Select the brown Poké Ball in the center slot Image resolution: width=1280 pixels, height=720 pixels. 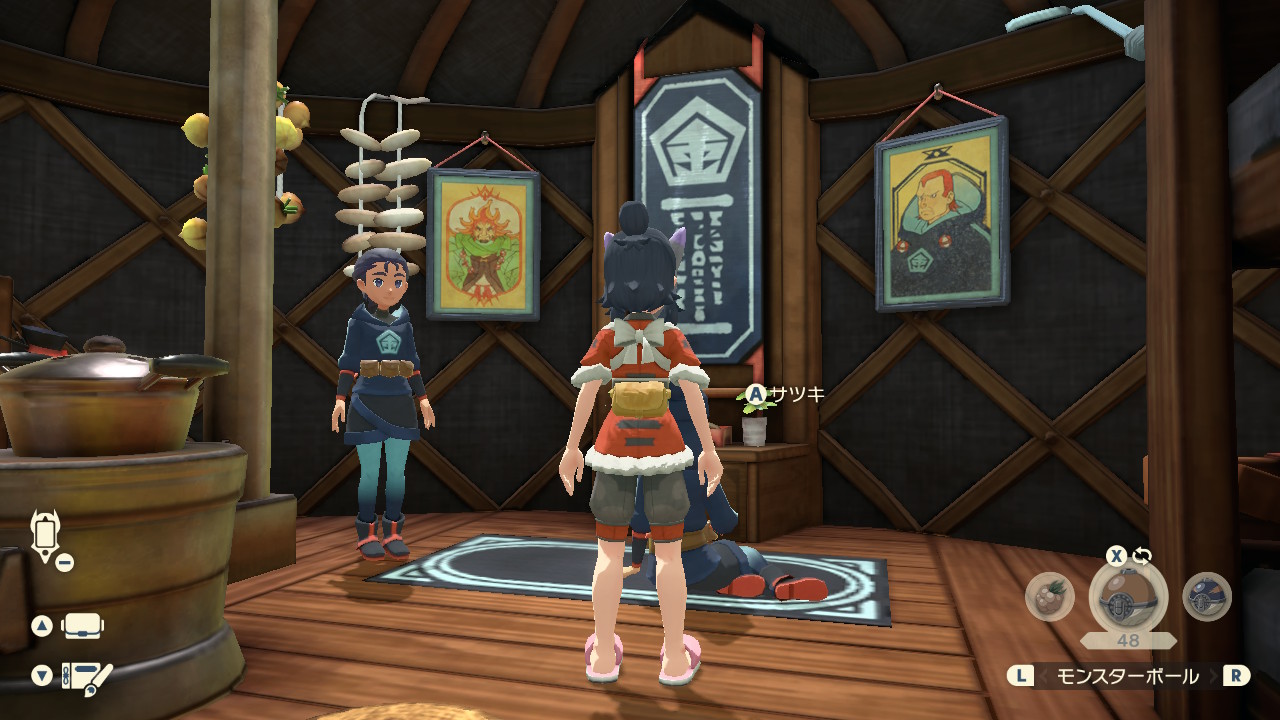click(1128, 598)
